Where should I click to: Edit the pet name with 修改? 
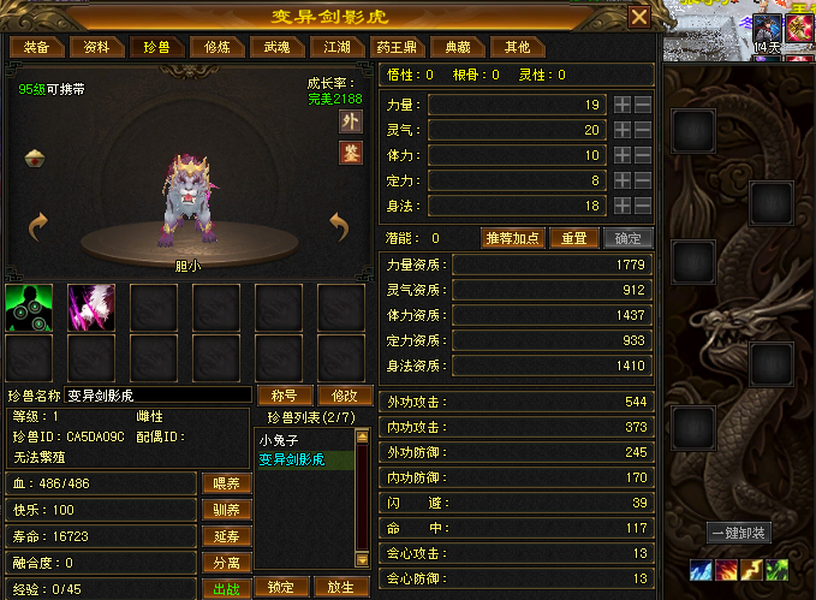(344, 395)
